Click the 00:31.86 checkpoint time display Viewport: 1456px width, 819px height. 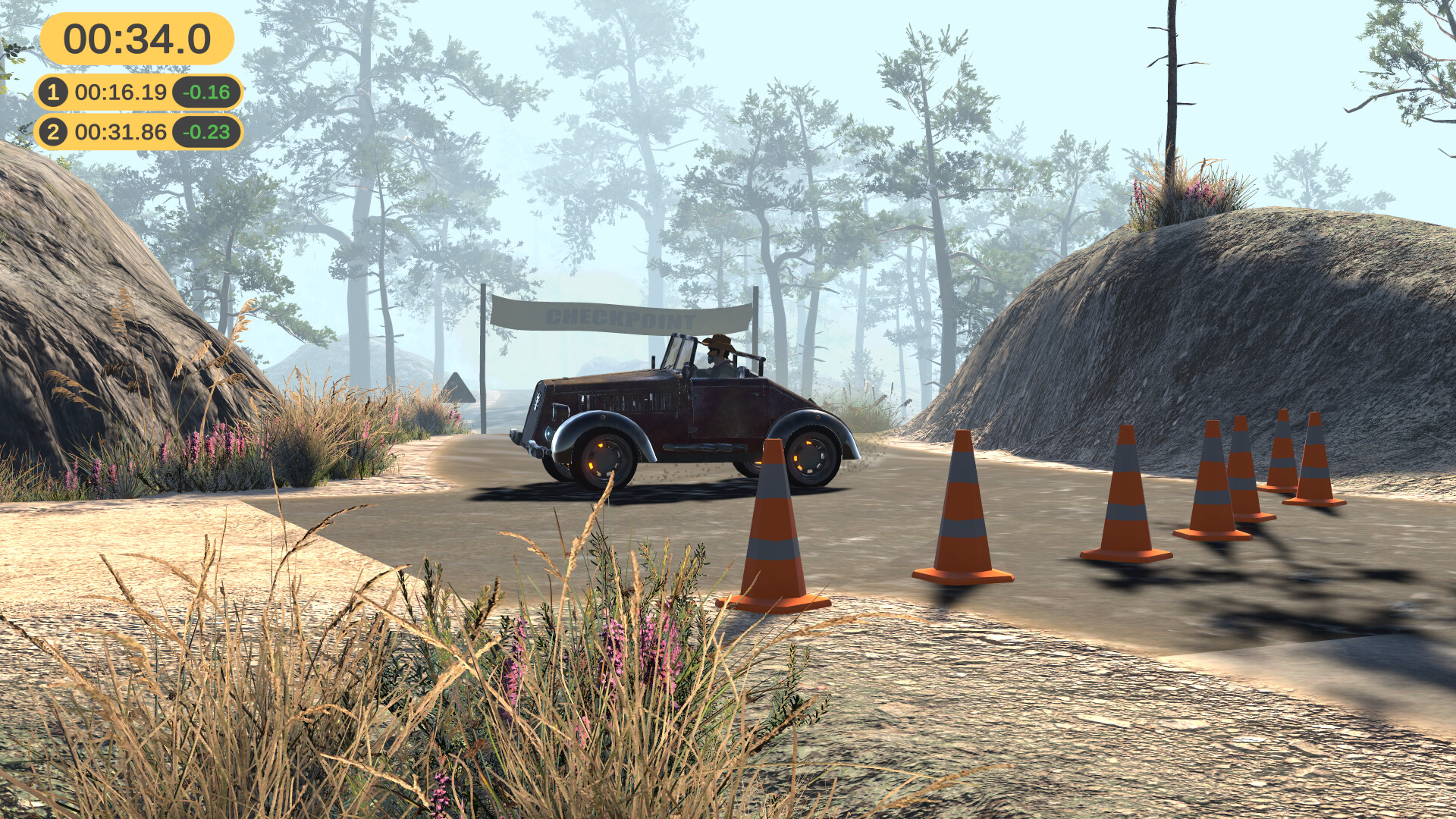pyautogui.click(x=121, y=131)
